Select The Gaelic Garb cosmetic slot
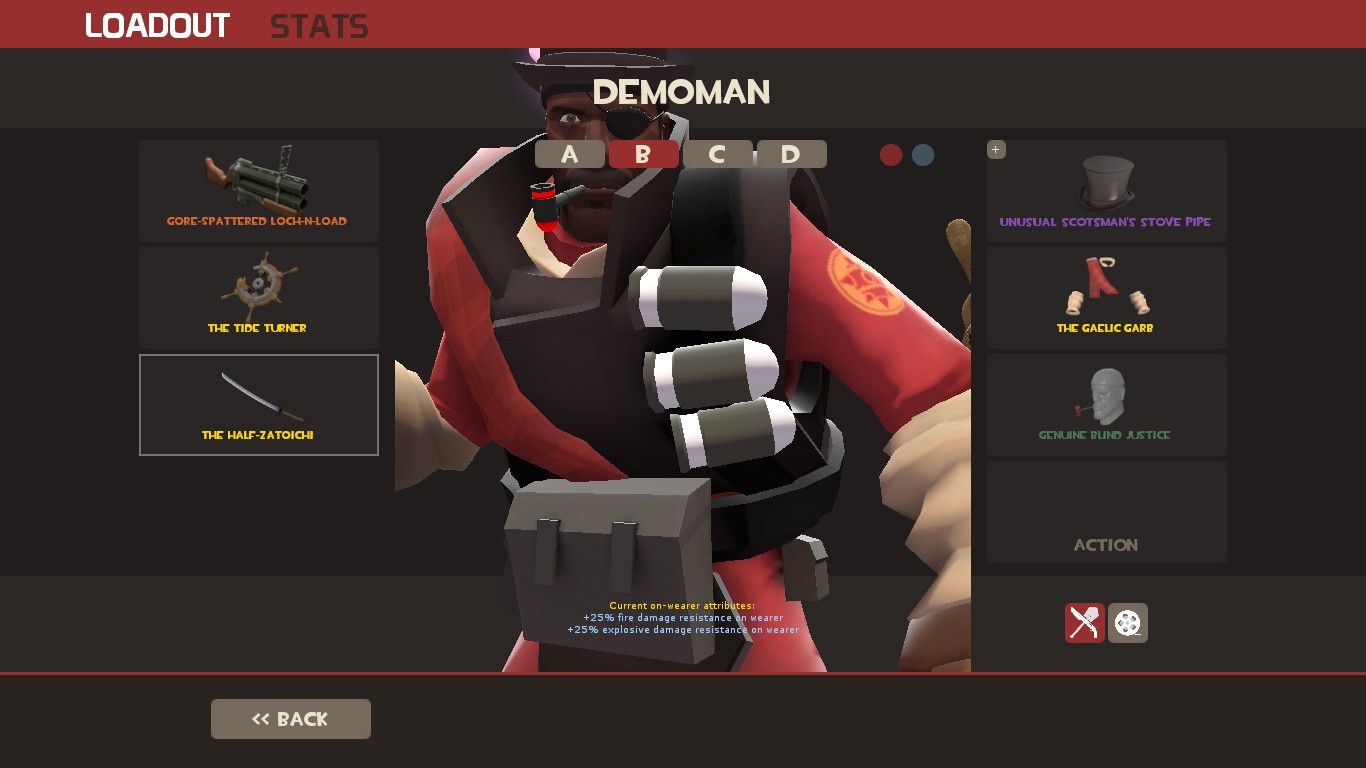 click(1106, 297)
